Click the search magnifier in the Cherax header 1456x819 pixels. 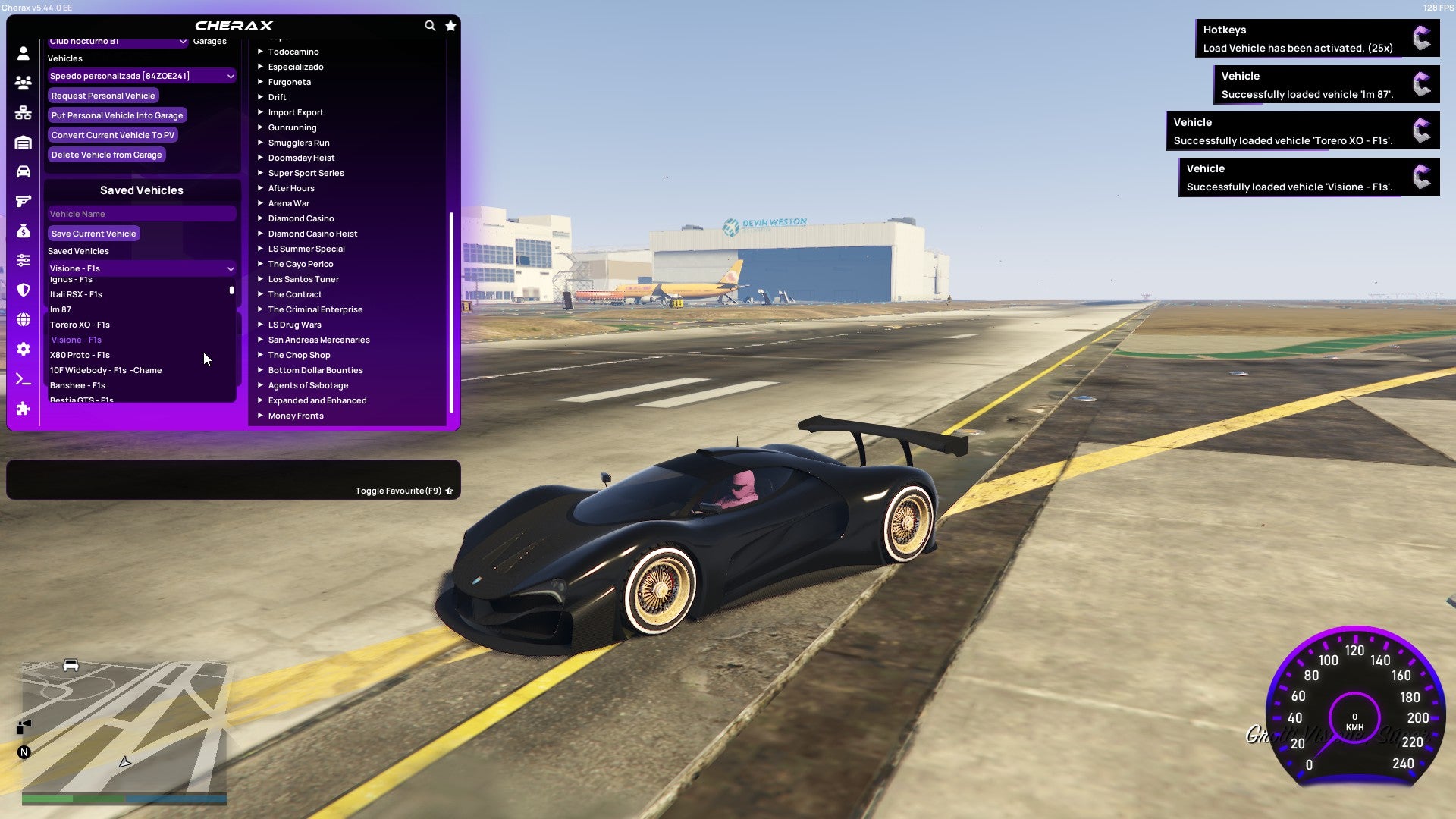(x=429, y=24)
